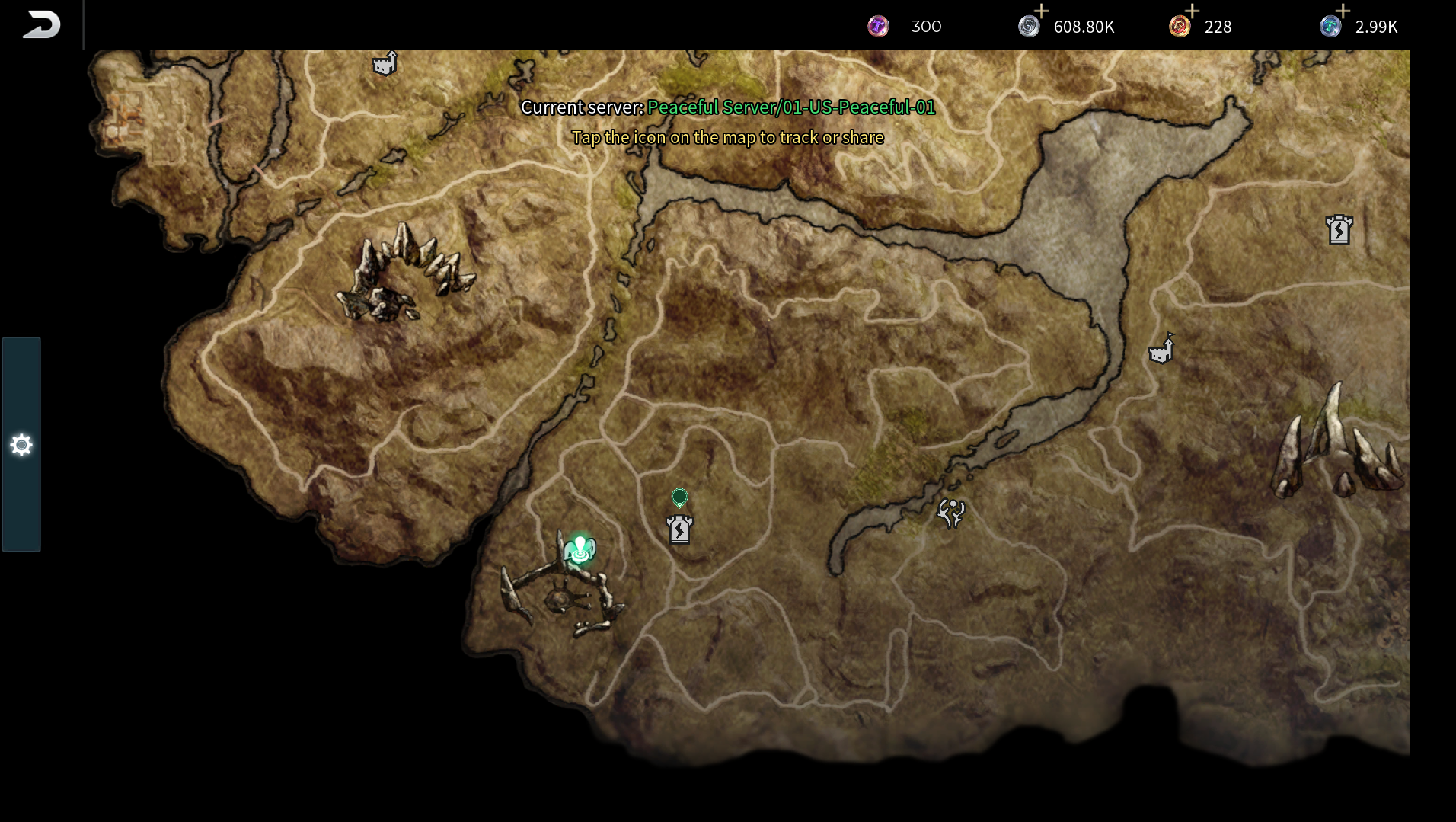Tap the gold coin icon beside 228
The width and height of the screenshot is (1456, 822).
(x=1180, y=26)
